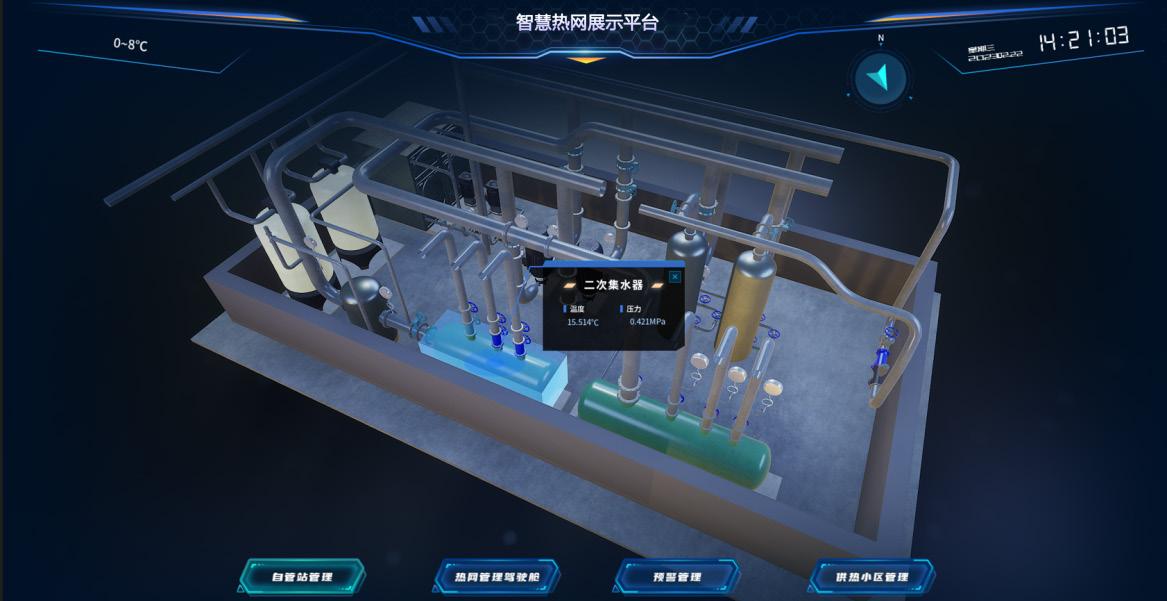Click the compass north arrow icon
The height and width of the screenshot is (601, 1167).
(880, 78)
